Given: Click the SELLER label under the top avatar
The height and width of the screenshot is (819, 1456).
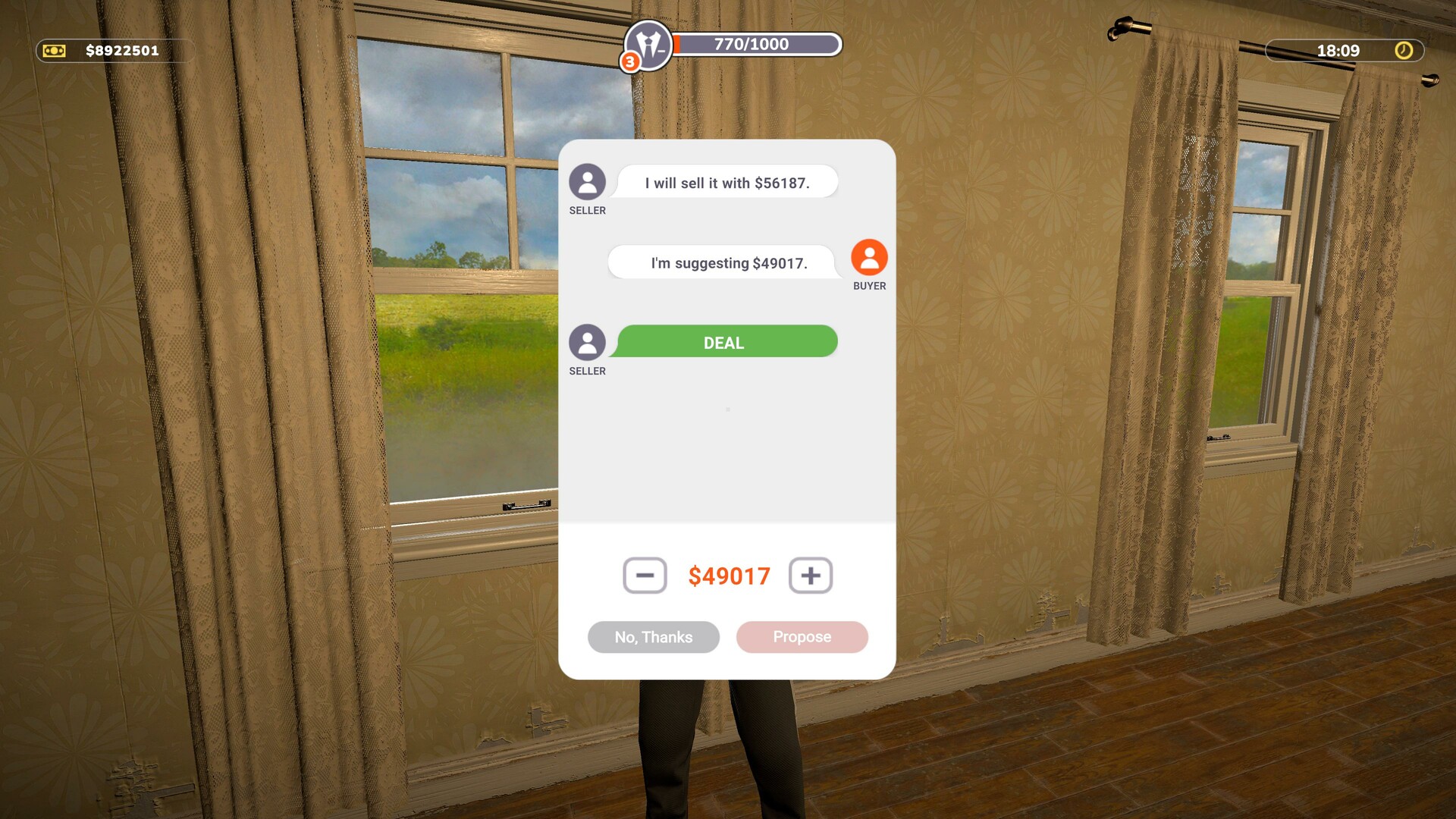Looking at the screenshot, I should pyautogui.click(x=587, y=210).
